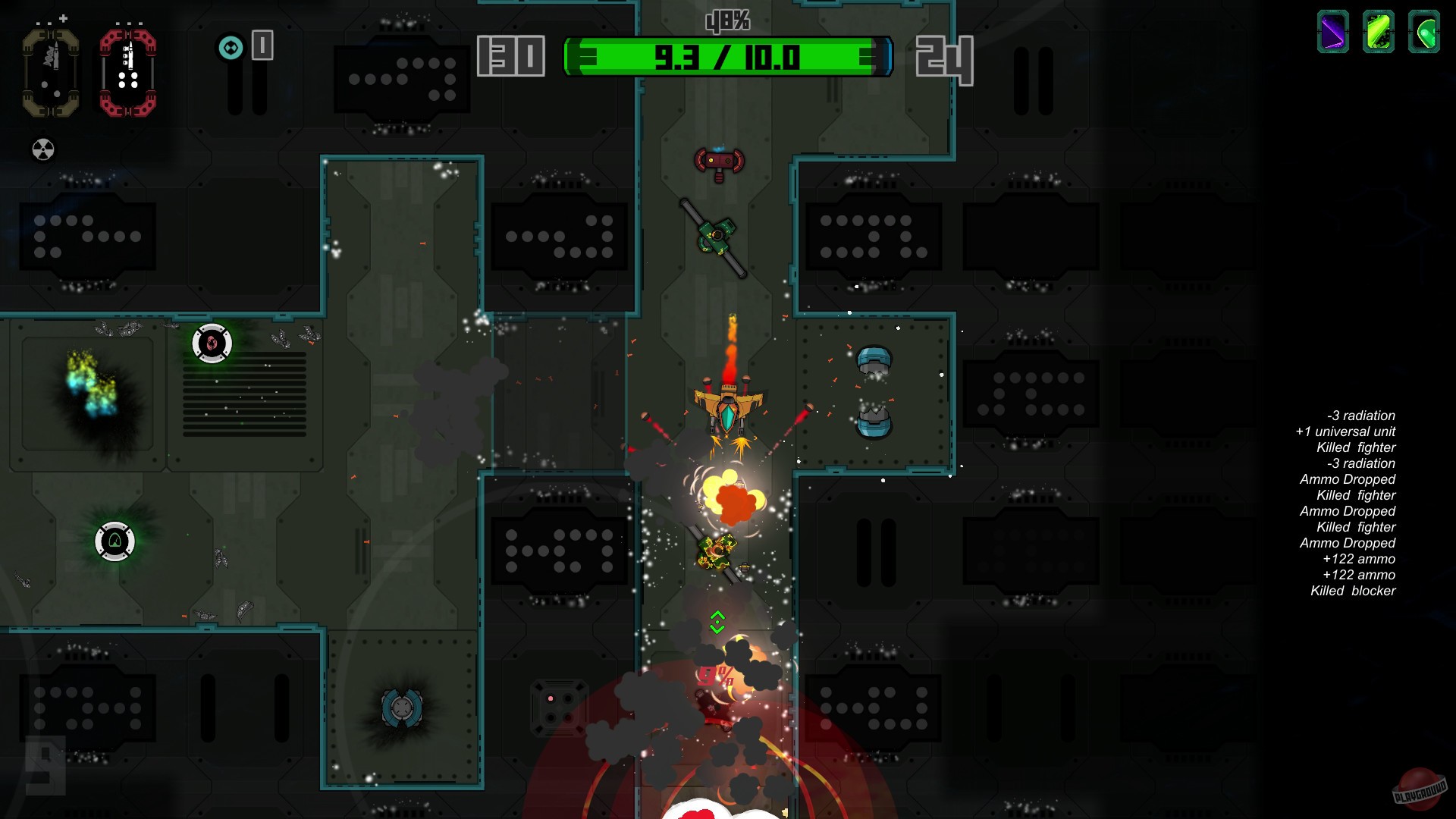Activate the green shield power-up slot
Image resolution: width=1456 pixels, height=819 pixels.
(1423, 32)
